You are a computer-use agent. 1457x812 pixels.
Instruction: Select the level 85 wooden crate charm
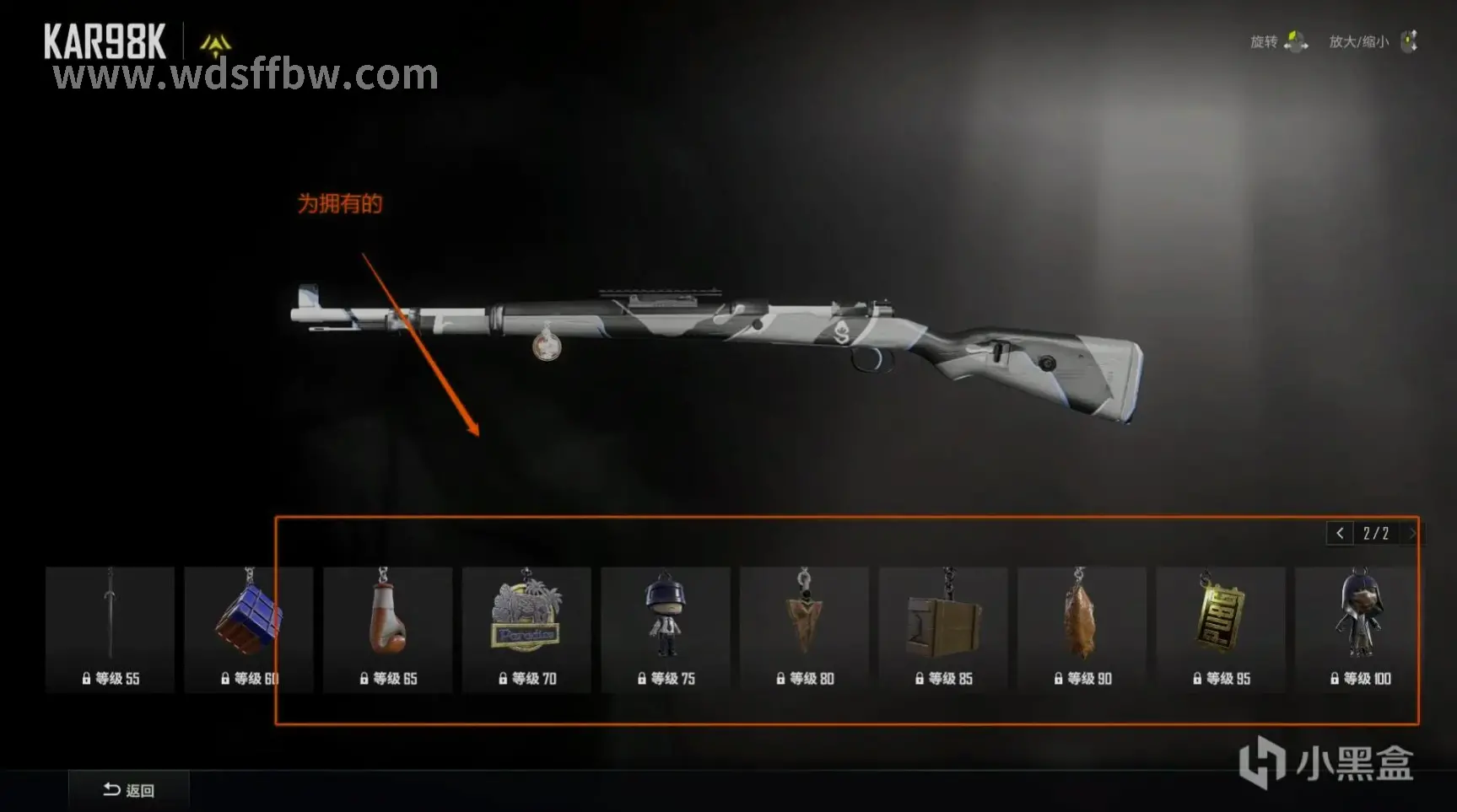click(x=942, y=629)
